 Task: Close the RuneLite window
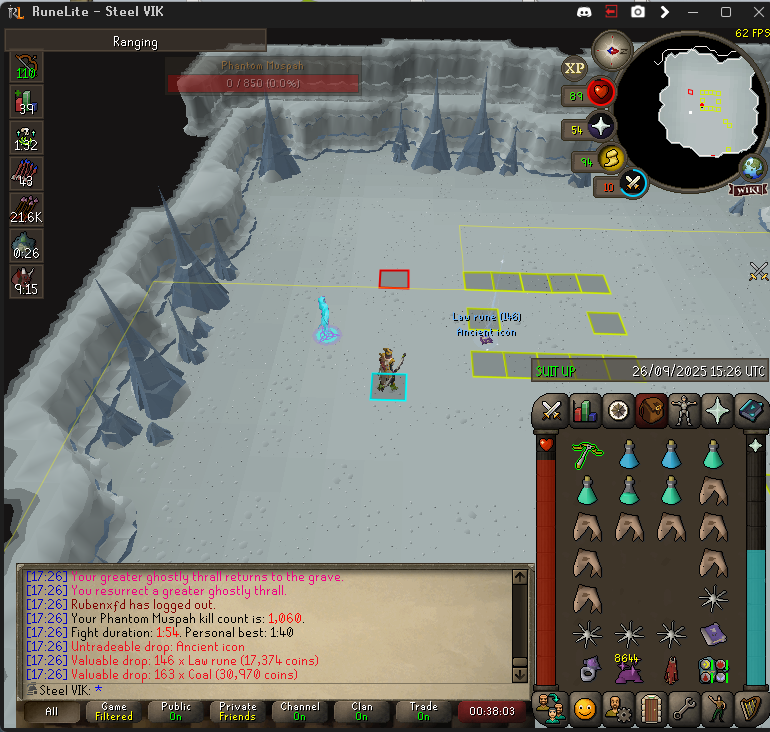(x=752, y=12)
